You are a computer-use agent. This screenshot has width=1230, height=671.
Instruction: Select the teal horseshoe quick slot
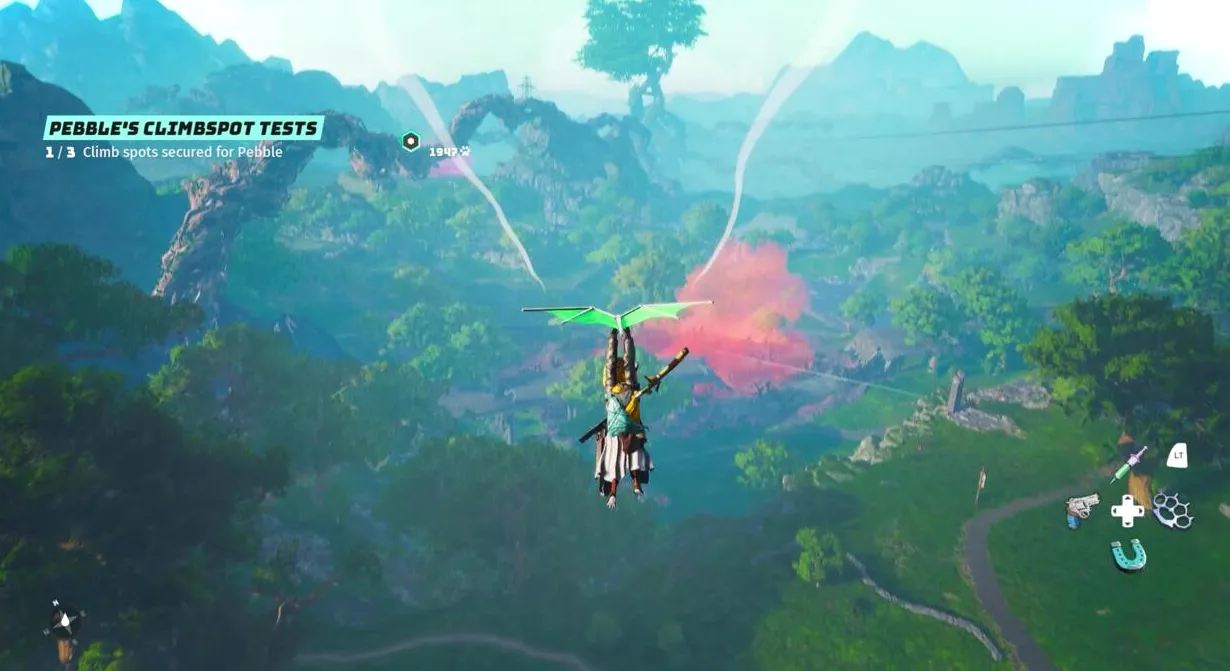click(x=1129, y=554)
